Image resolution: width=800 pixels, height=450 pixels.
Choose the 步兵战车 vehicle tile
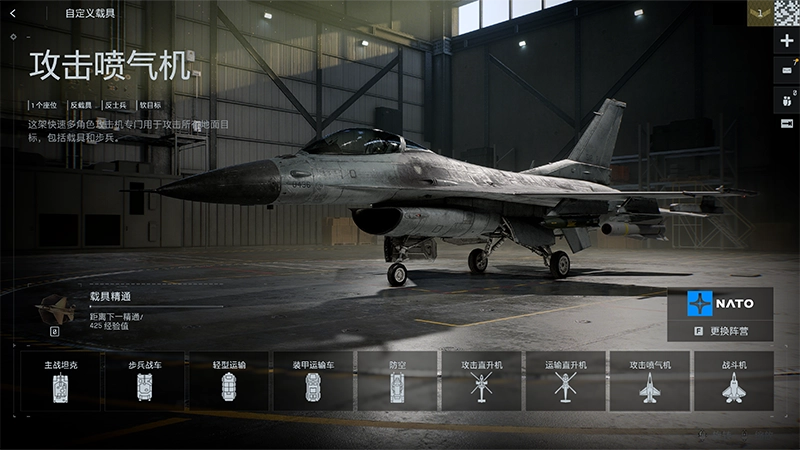(x=145, y=380)
